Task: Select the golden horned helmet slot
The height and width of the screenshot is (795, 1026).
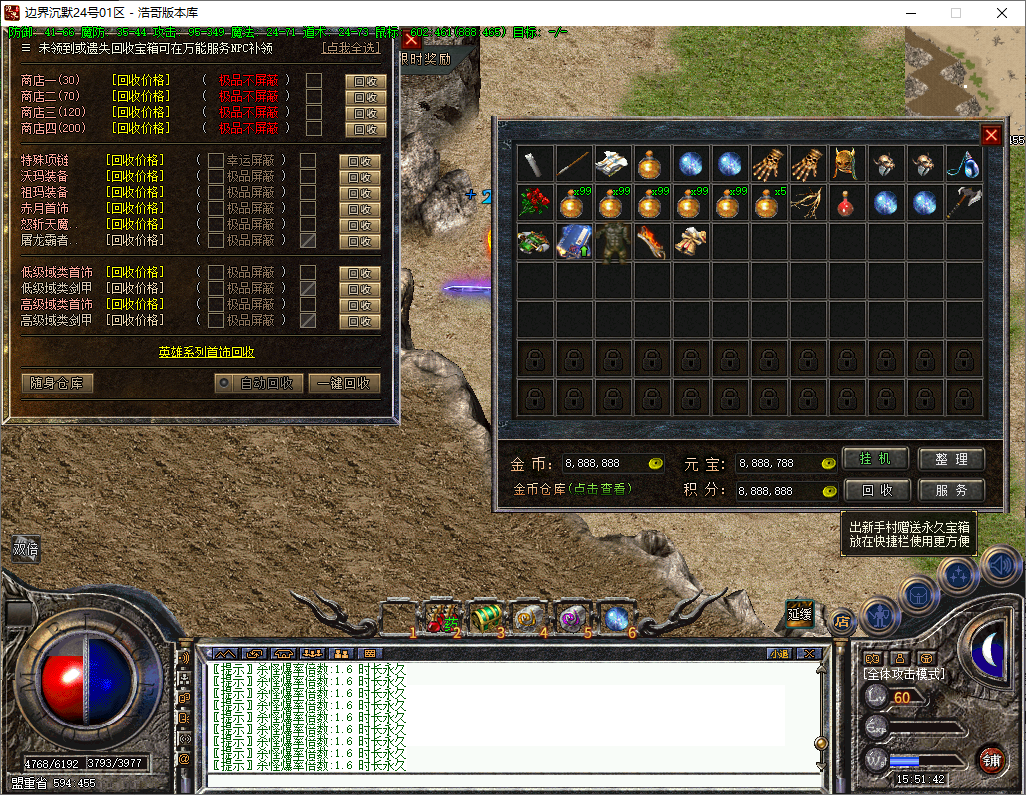Action: point(847,164)
